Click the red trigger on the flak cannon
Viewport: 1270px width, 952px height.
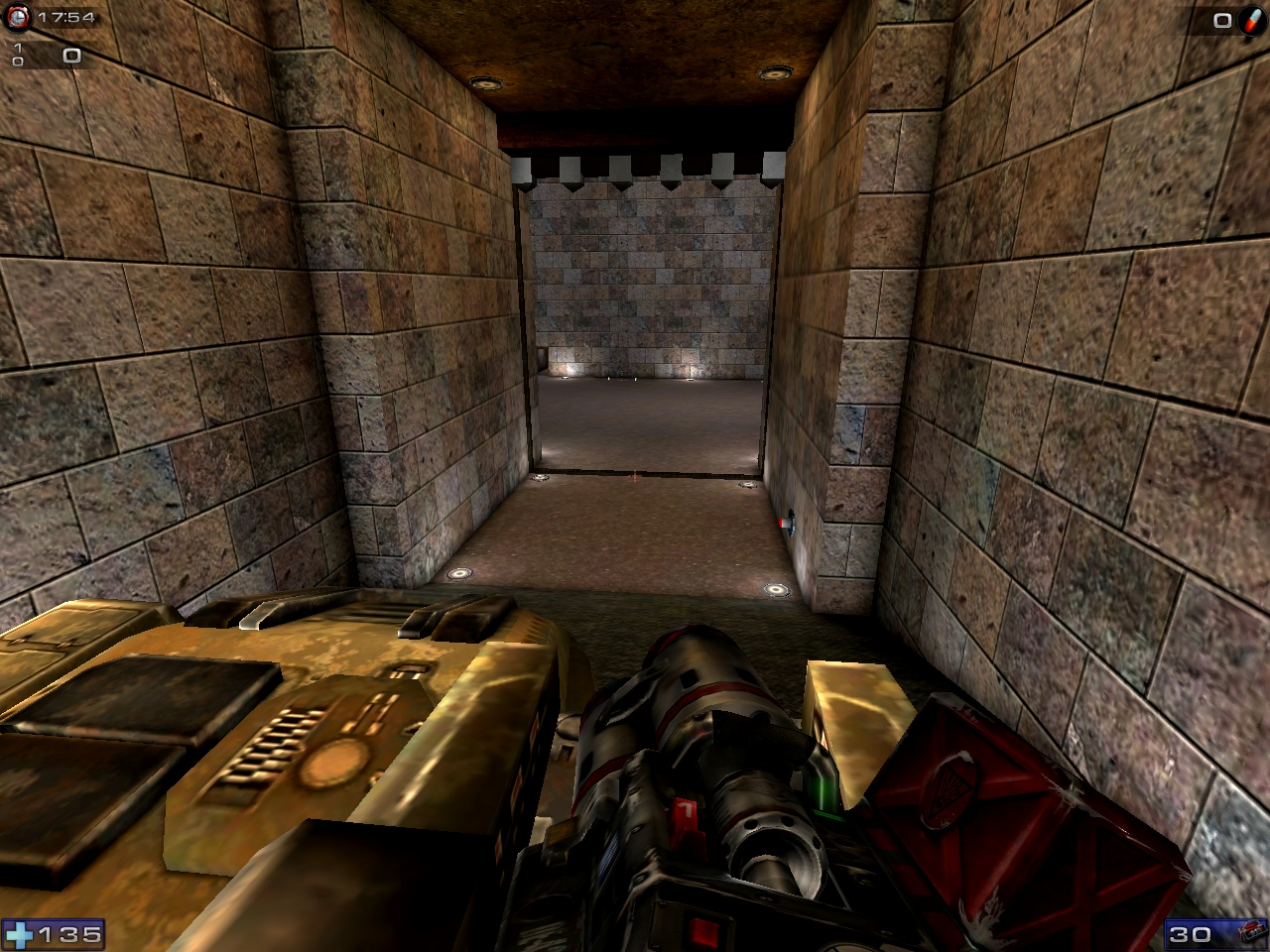pos(685,813)
